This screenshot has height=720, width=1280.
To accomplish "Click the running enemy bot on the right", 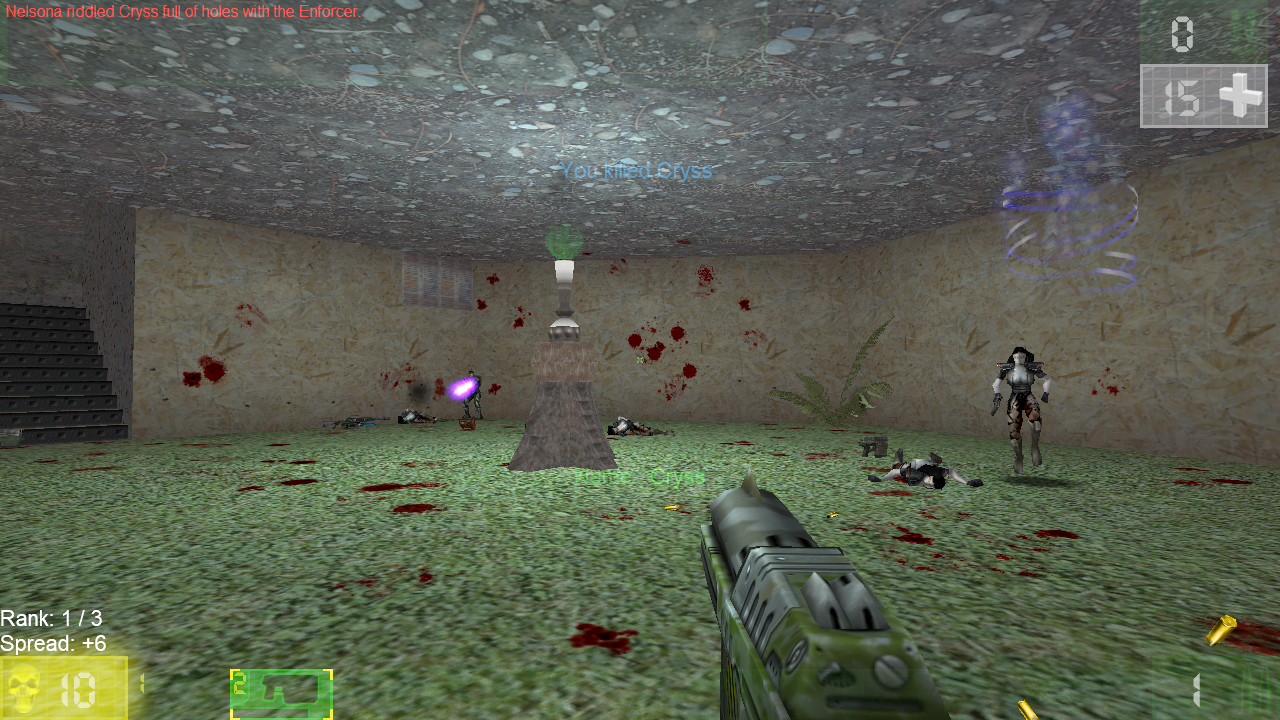I will tap(1018, 400).
